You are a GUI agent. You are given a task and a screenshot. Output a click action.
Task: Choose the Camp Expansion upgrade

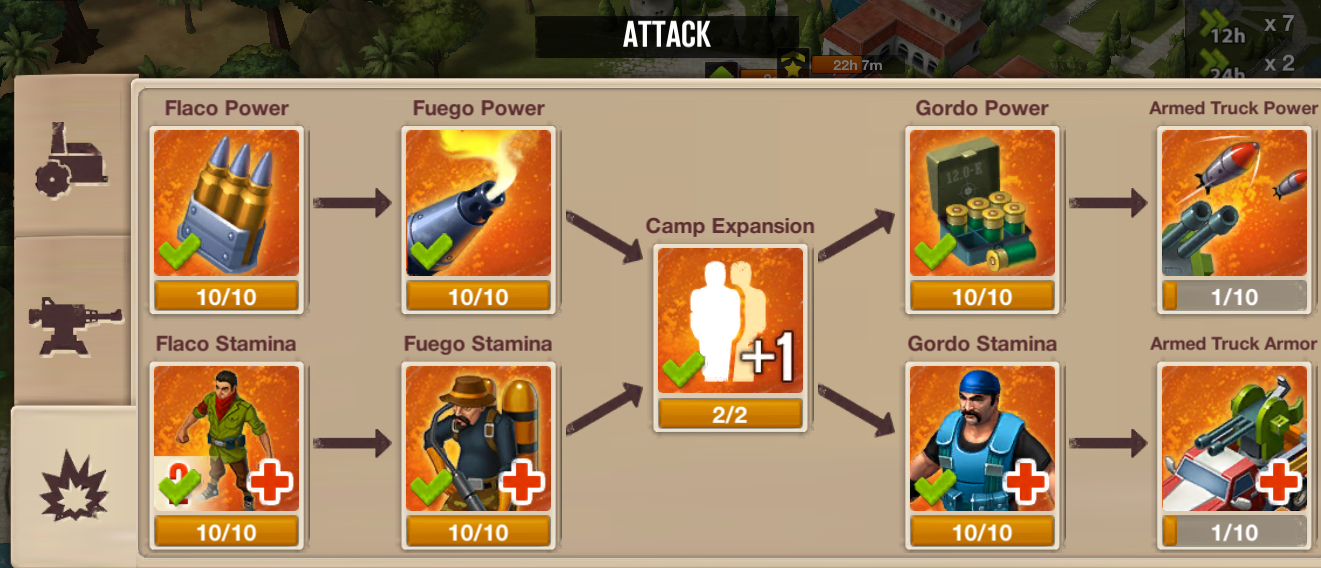pos(730,321)
